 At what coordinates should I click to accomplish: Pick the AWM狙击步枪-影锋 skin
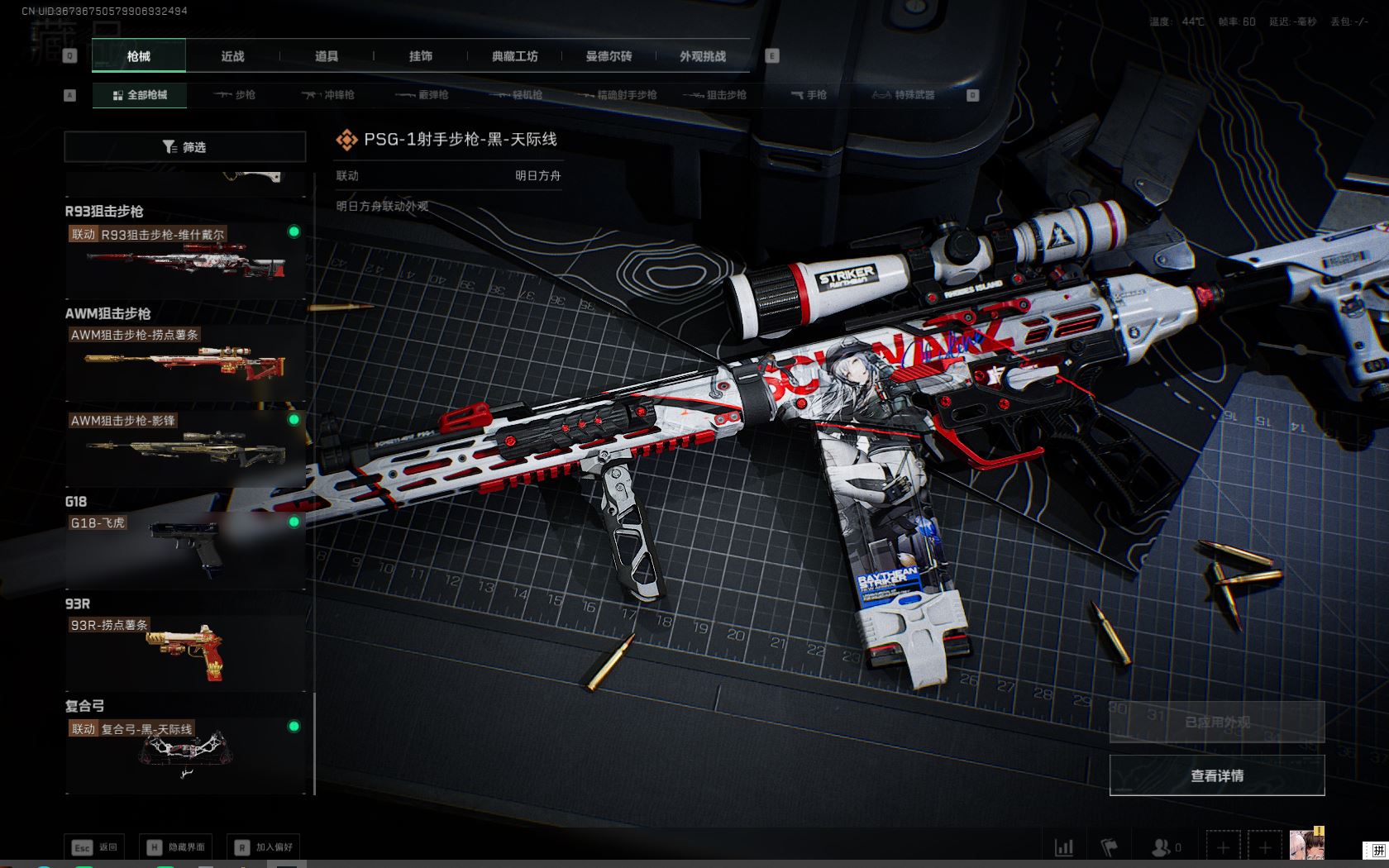click(x=185, y=448)
